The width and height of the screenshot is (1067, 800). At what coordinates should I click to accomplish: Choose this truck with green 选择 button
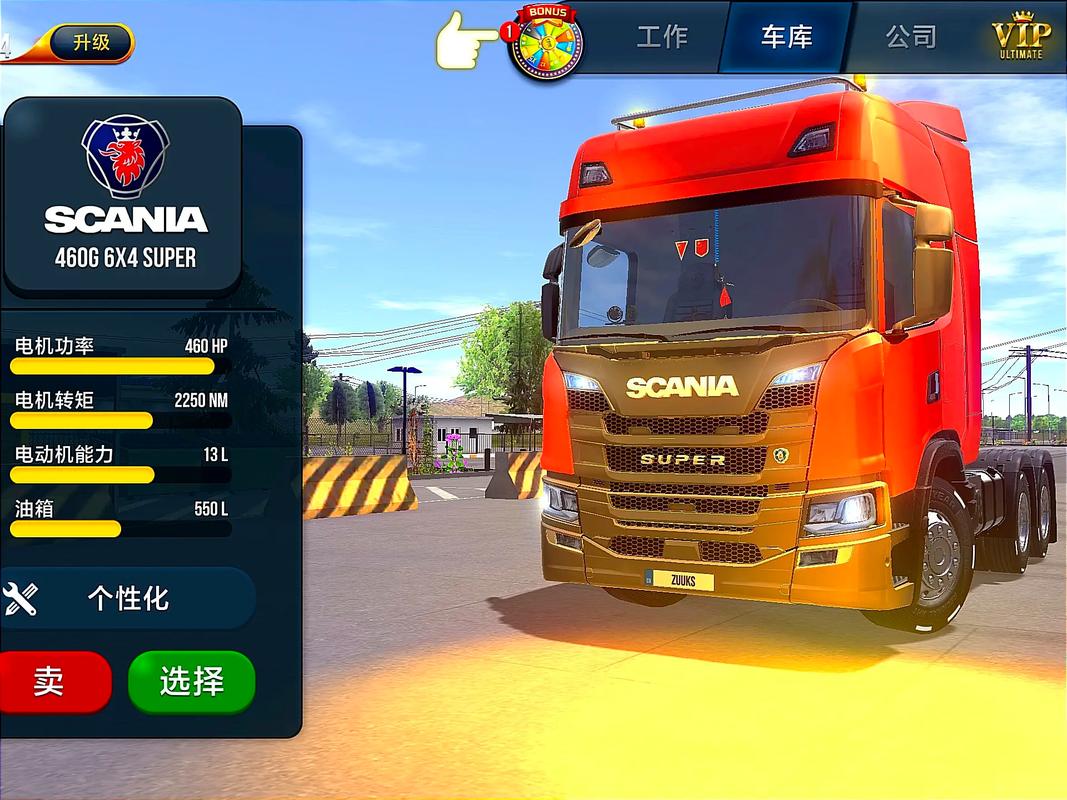pos(191,681)
